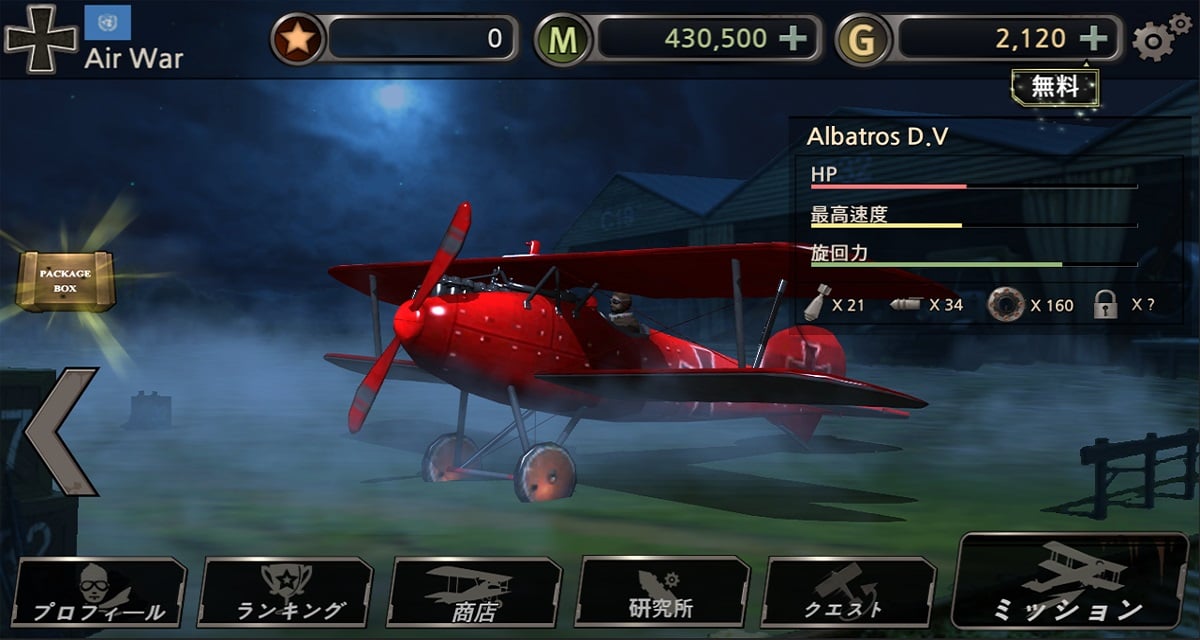Viewport: 1200px width, 640px height.
Task: Add more M currency with plus
Action: coord(793,39)
